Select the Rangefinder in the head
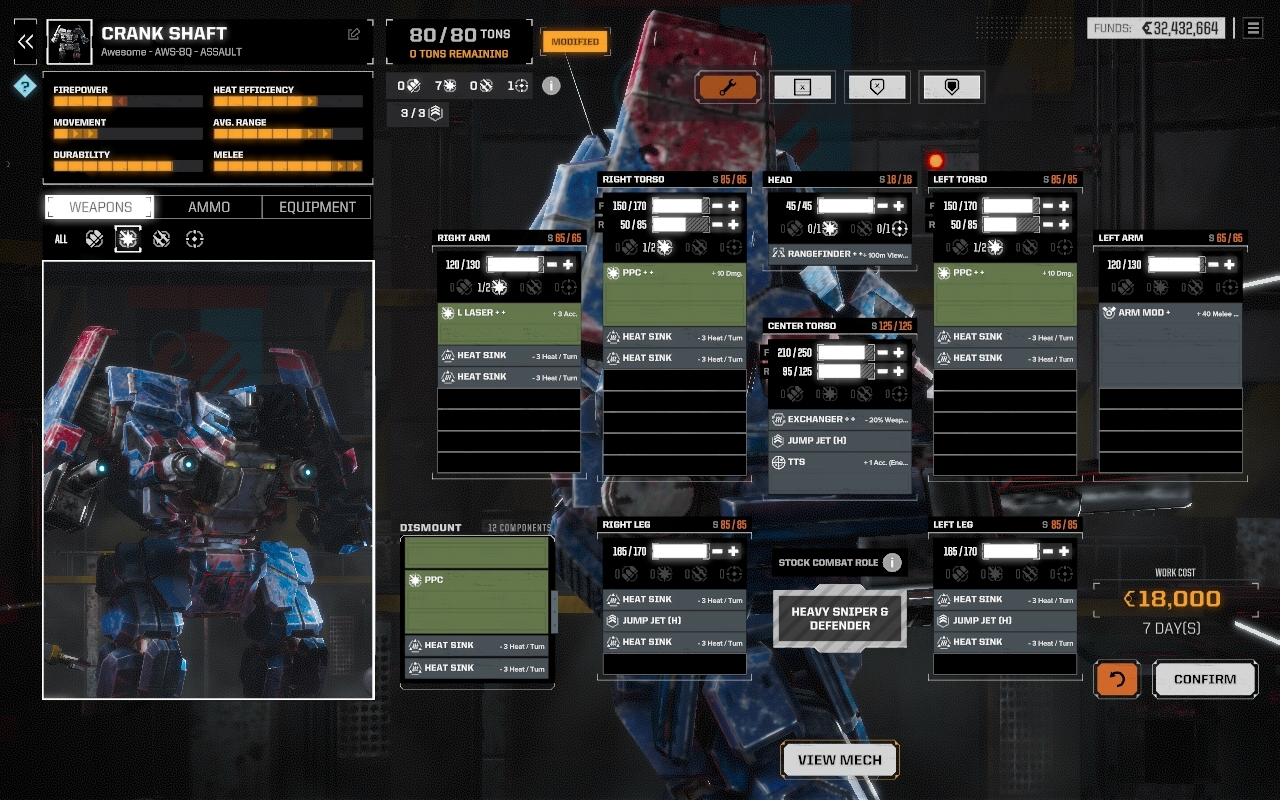This screenshot has height=800, width=1280. pyautogui.click(x=840, y=254)
